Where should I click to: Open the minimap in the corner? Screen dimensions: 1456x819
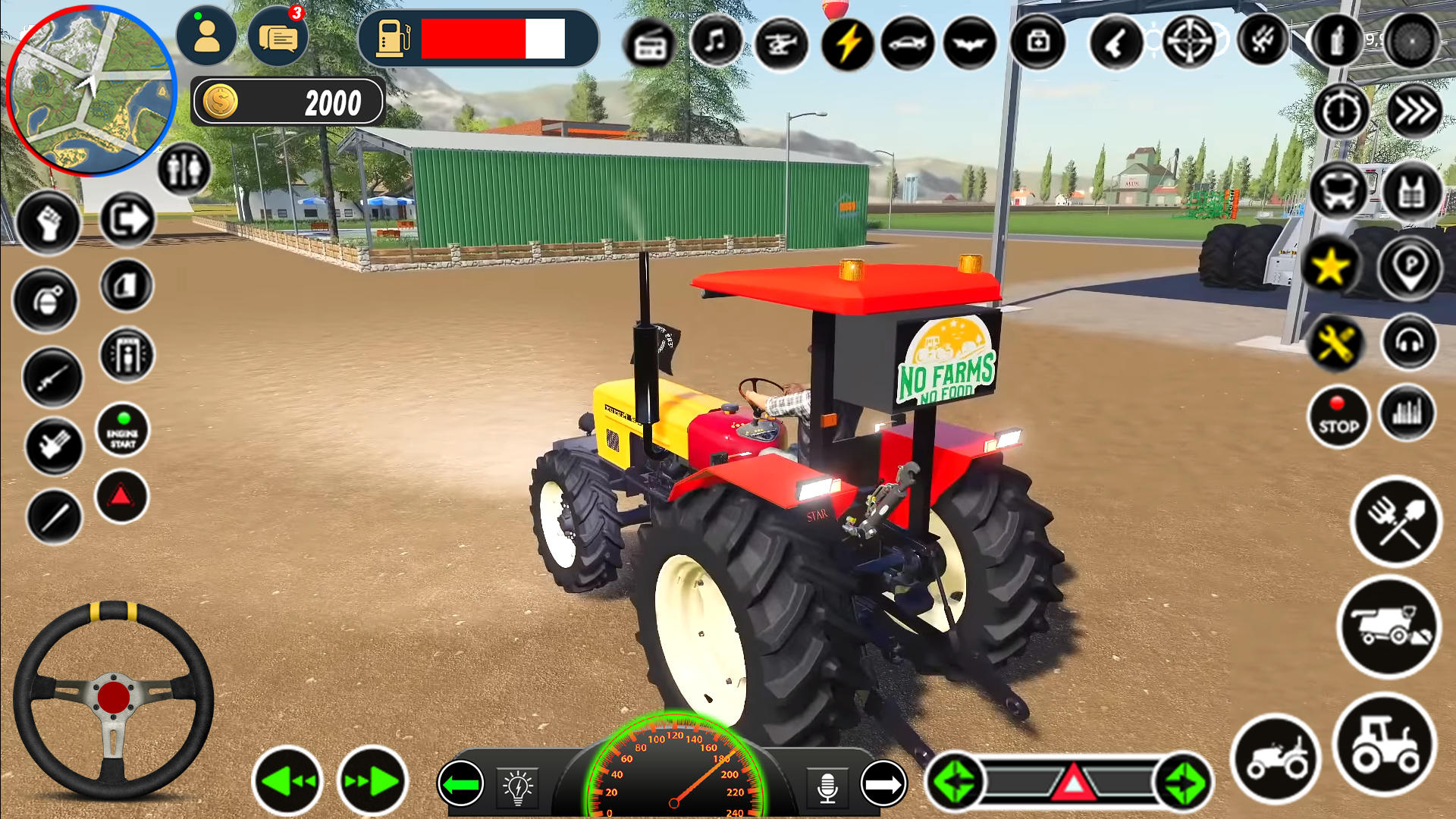tap(91, 91)
